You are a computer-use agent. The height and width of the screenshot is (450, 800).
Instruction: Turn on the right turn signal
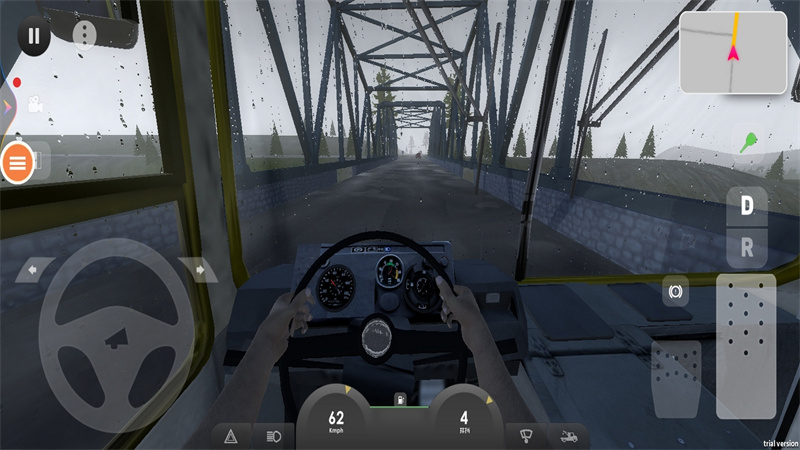coord(197,269)
